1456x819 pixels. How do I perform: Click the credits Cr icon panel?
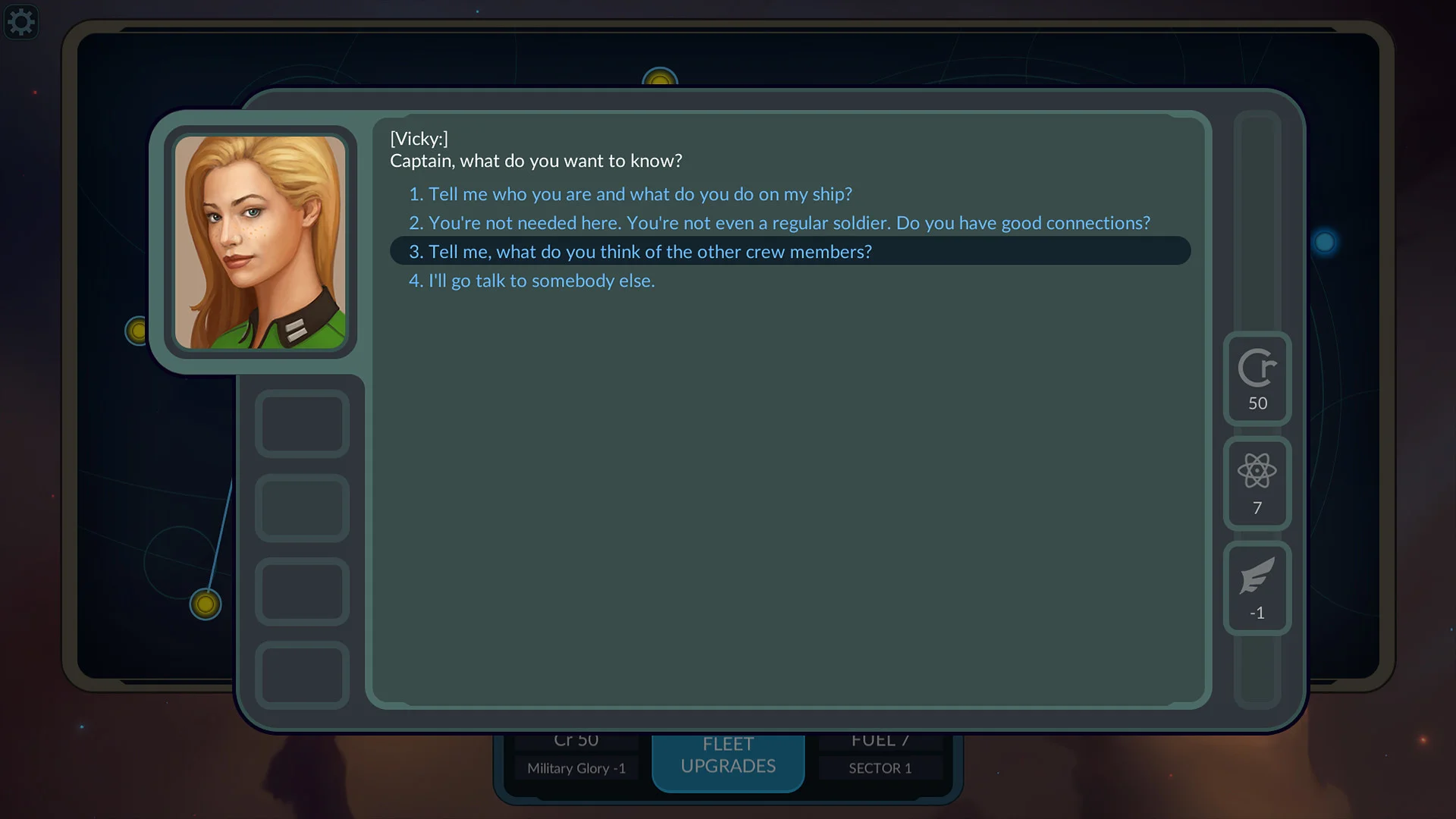(x=1257, y=379)
